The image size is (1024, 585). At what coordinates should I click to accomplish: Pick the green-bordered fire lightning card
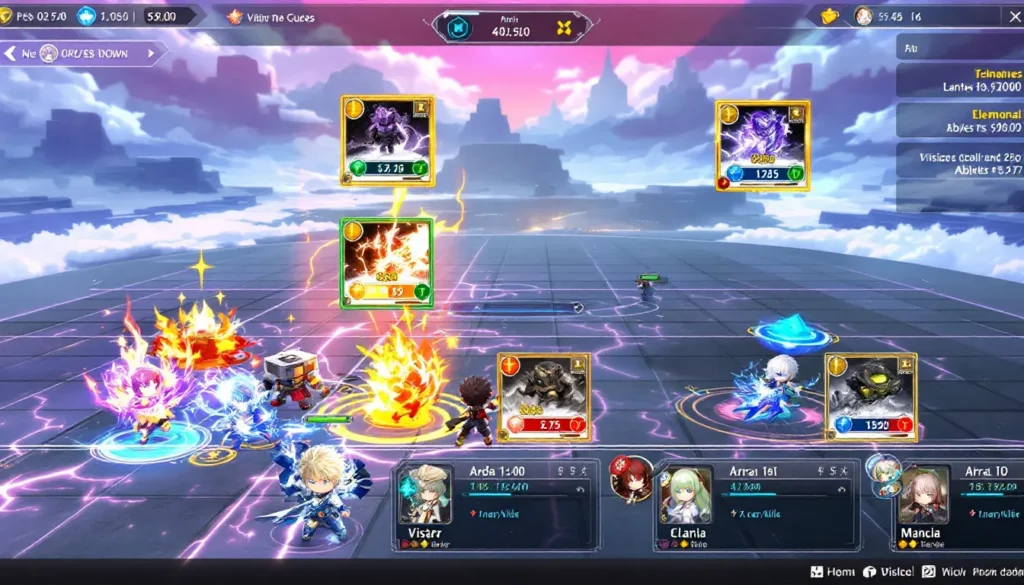(386, 263)
